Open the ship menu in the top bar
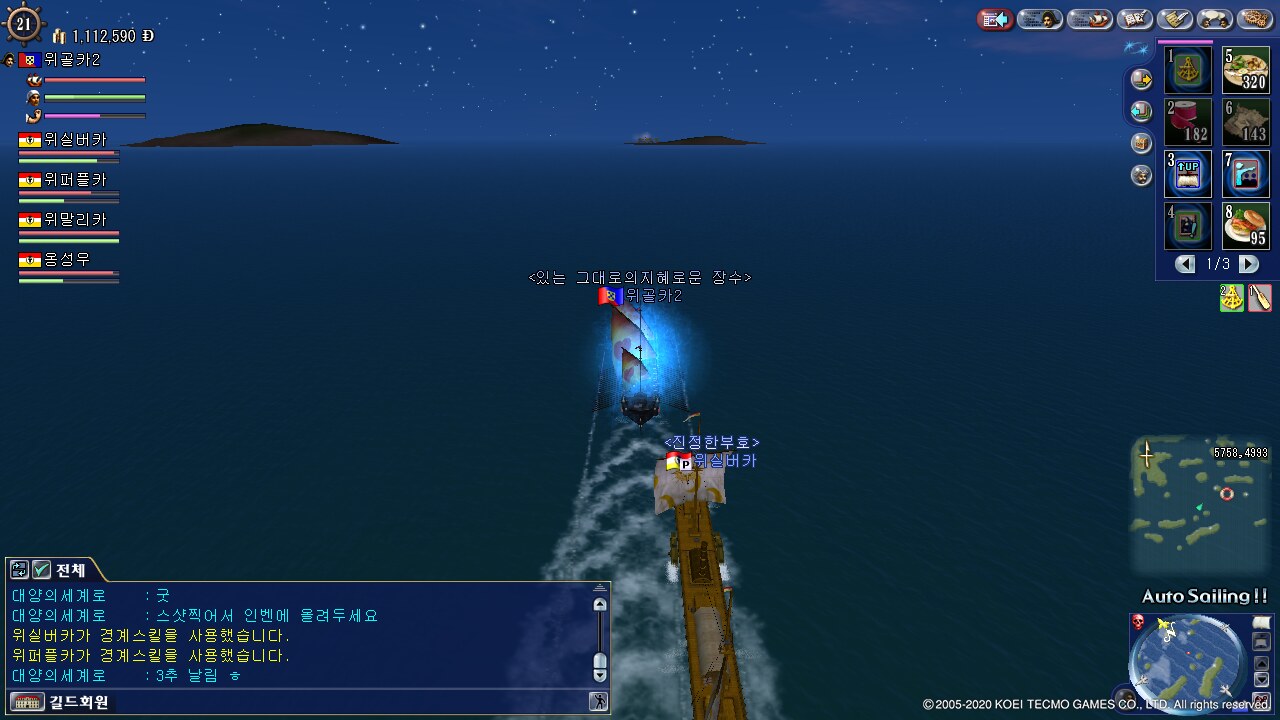Image resolution: width=1280 pixels, height=720 pixels. pos(1090,19)
